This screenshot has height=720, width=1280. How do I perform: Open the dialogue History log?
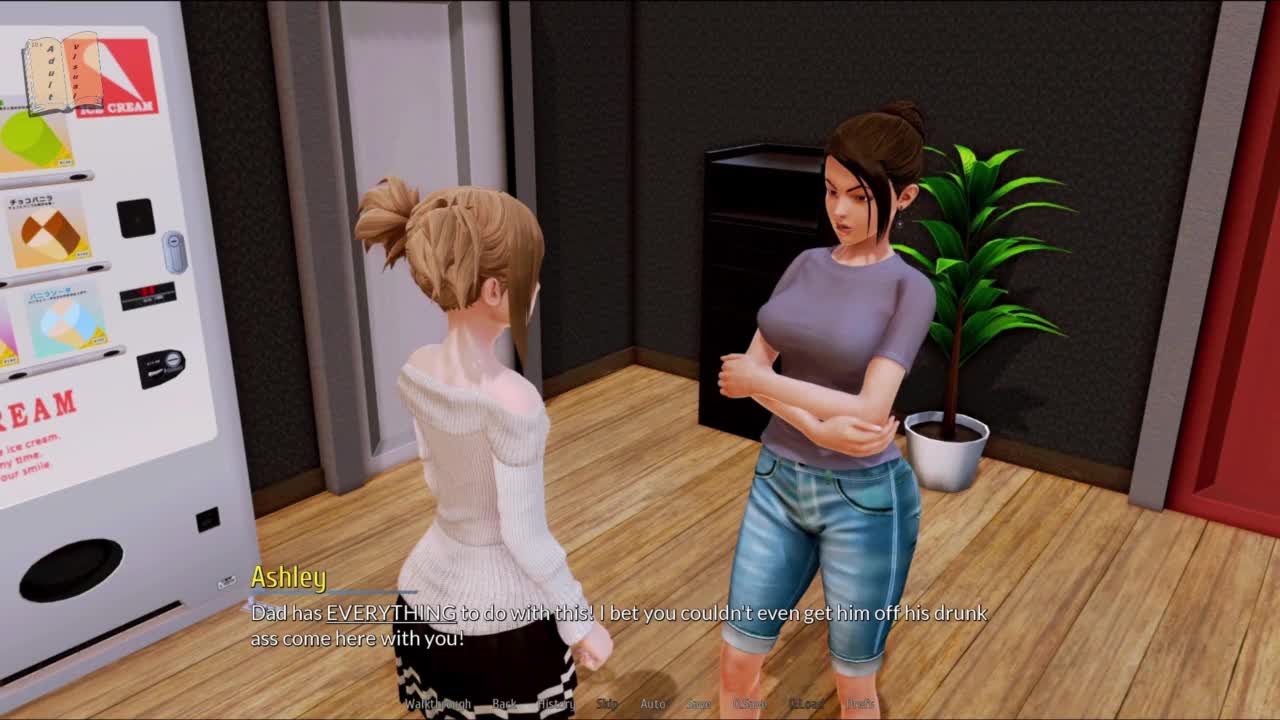click(556, 704)
